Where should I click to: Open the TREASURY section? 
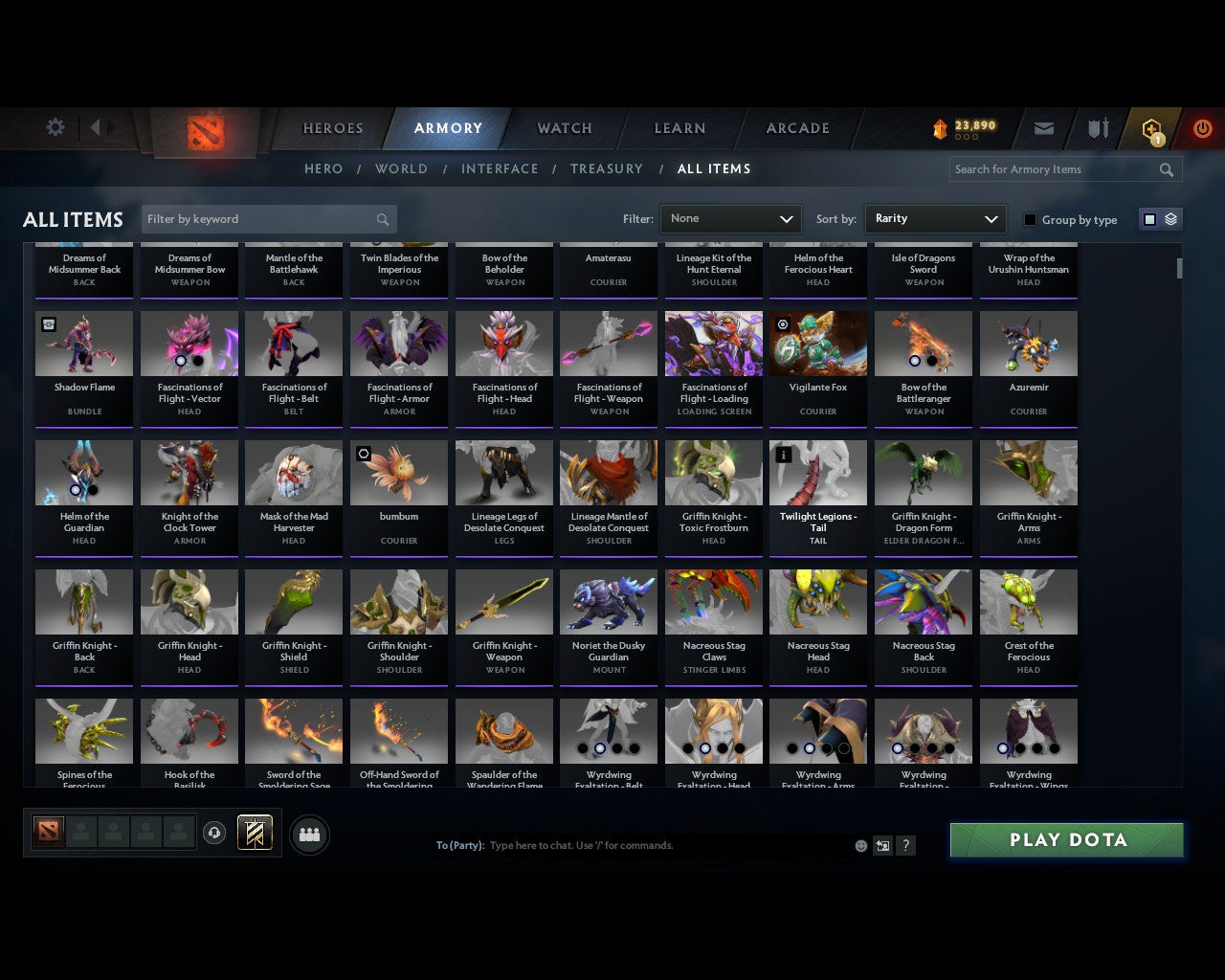click(607, 168)
